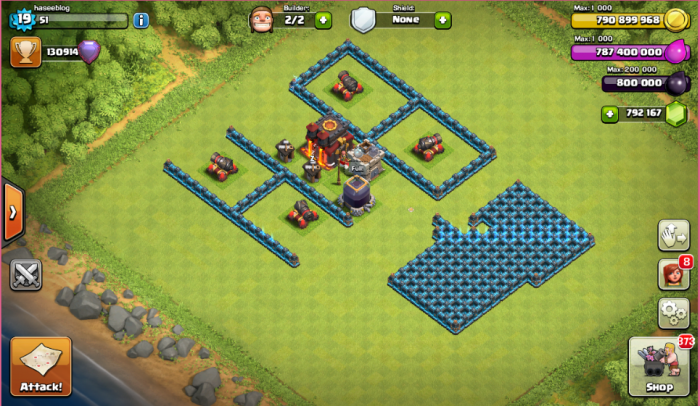Expand the orange arrow side tab
700x406 pixels.
click(12, 211)
